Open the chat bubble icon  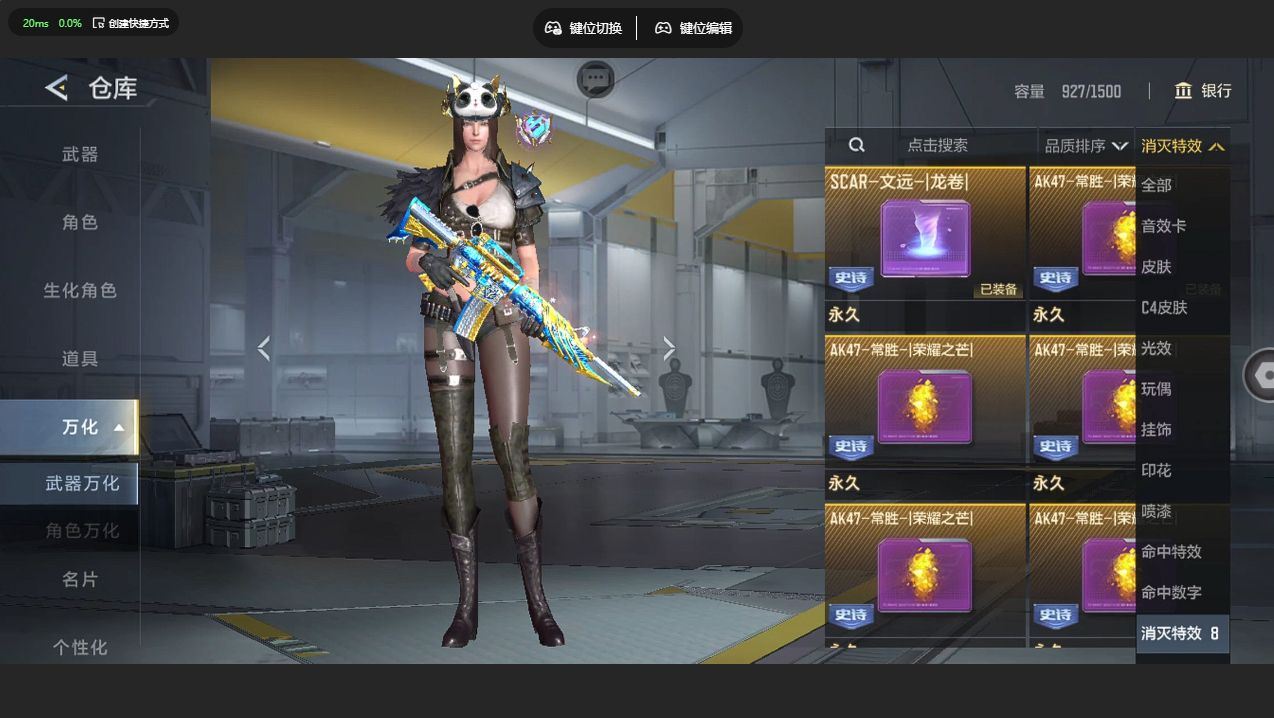coord(596,78)
